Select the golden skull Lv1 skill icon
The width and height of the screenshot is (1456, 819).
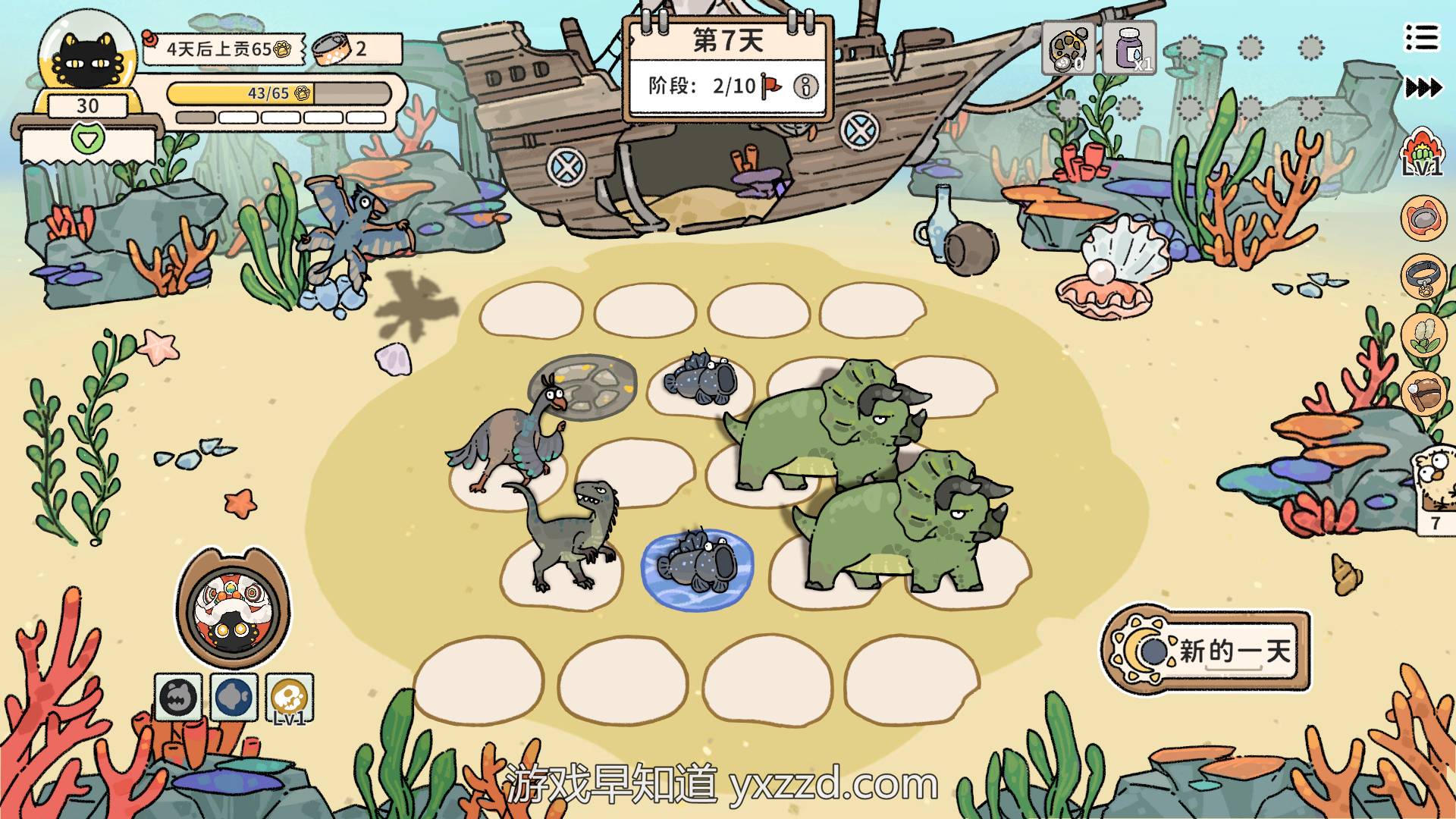click(290, 698)
